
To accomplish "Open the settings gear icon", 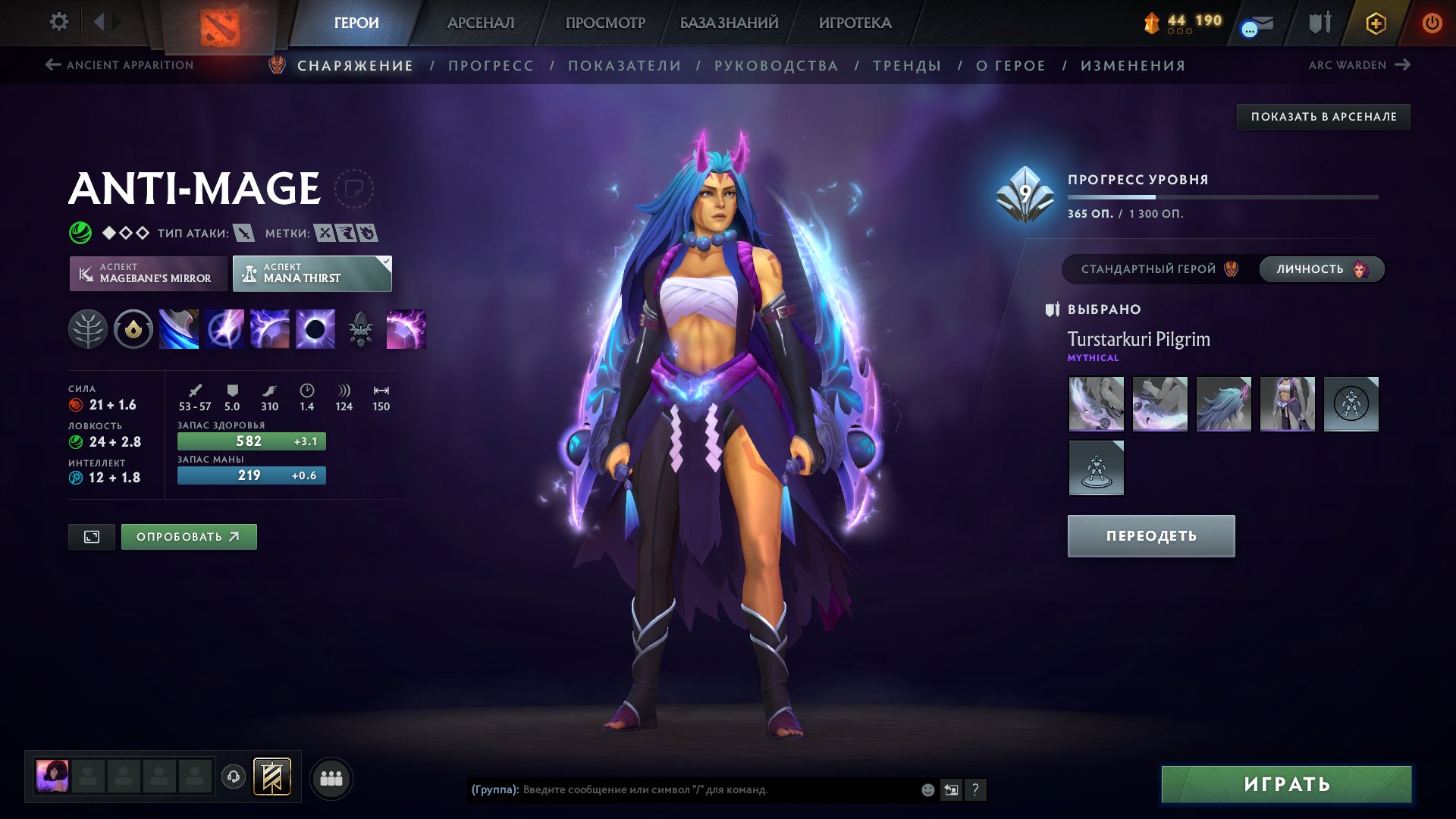I will [x=58, y=22].
